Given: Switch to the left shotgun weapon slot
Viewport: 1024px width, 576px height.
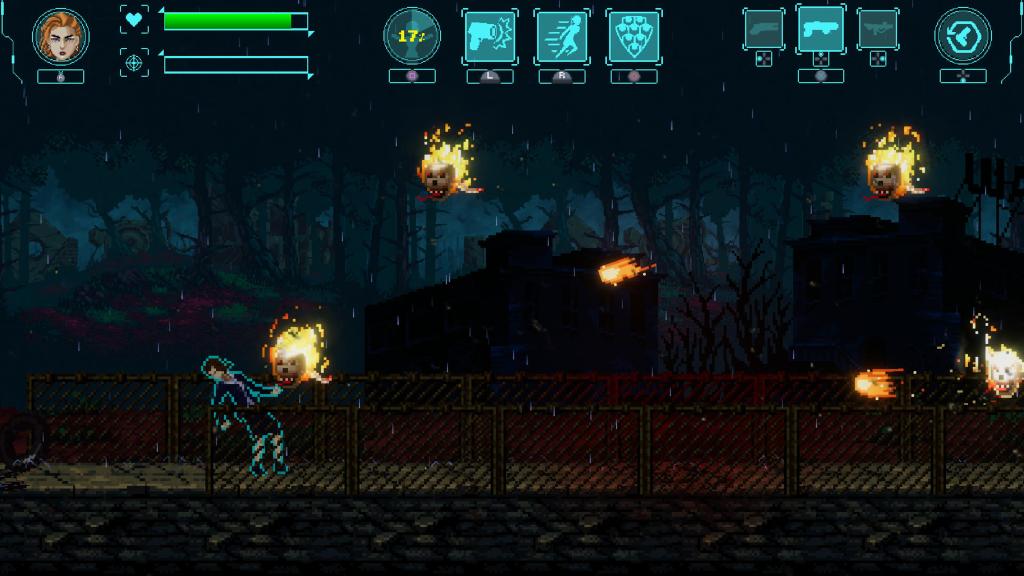Looking at the screenshot, I should [764, 29].
